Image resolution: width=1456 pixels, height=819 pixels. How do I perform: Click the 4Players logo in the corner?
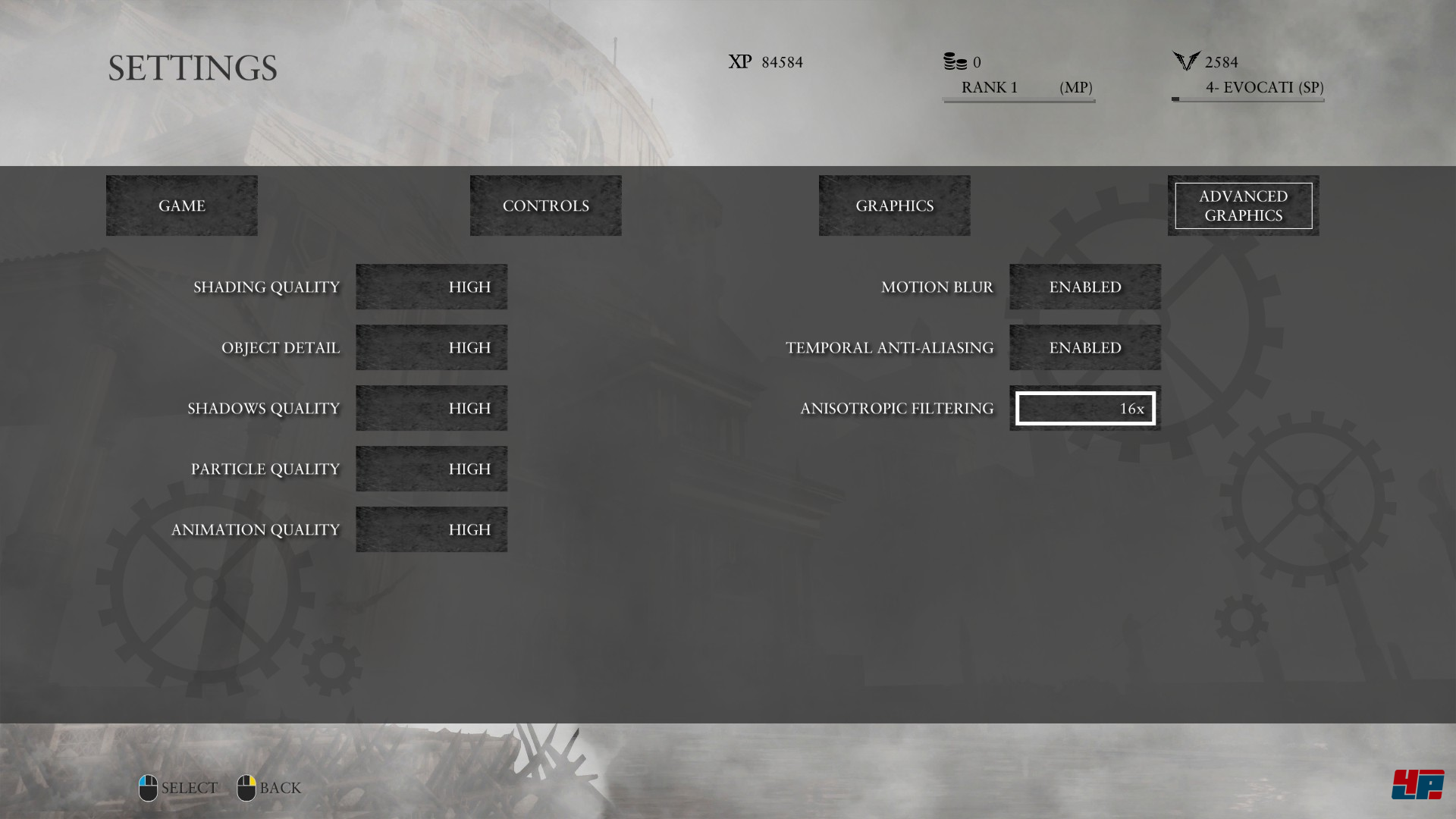(x=1418, y=785)
